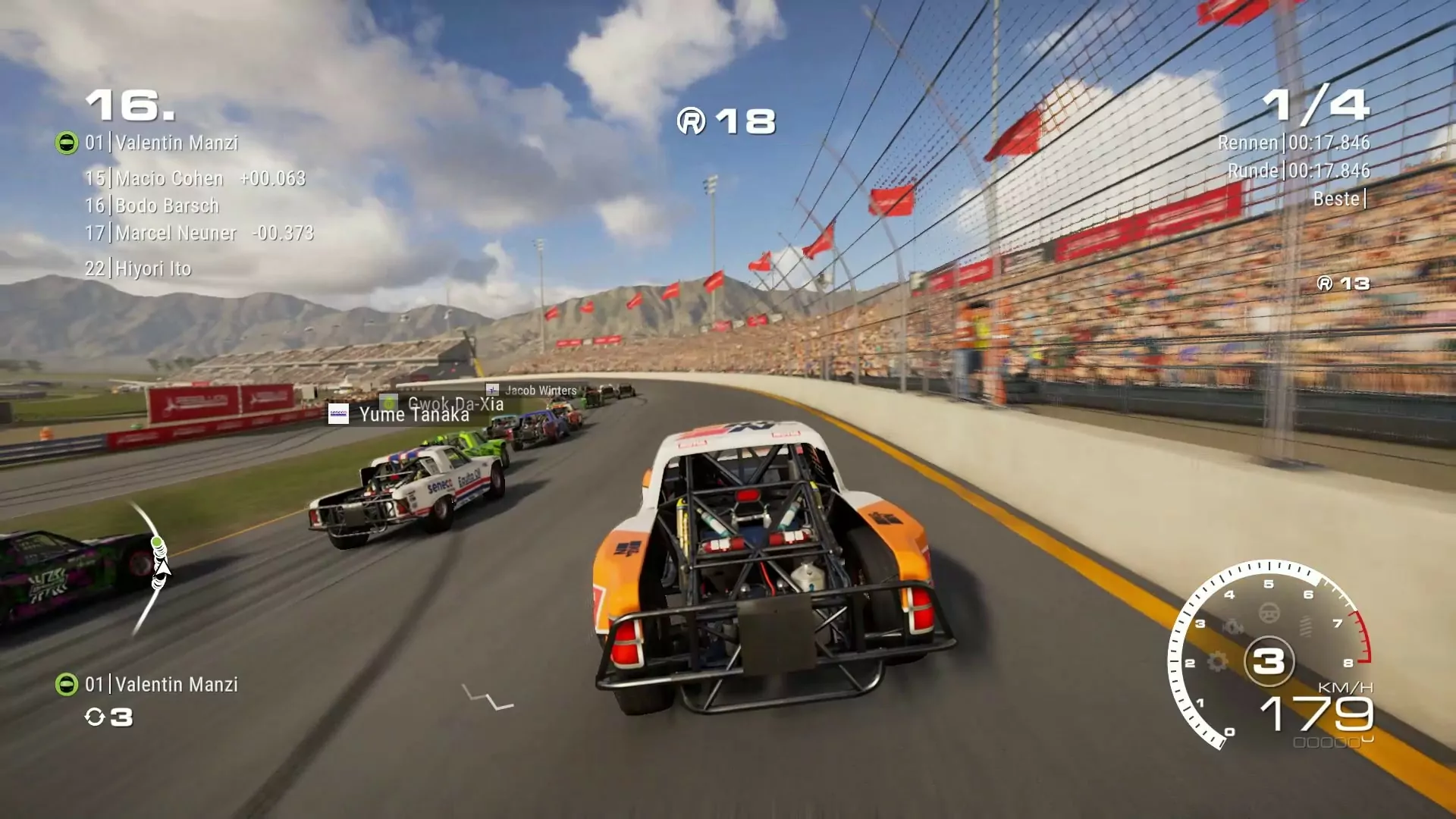Click the Yume Tanaka driver name tag
This screenshot has height=819, width=1456.
[413, 415]
